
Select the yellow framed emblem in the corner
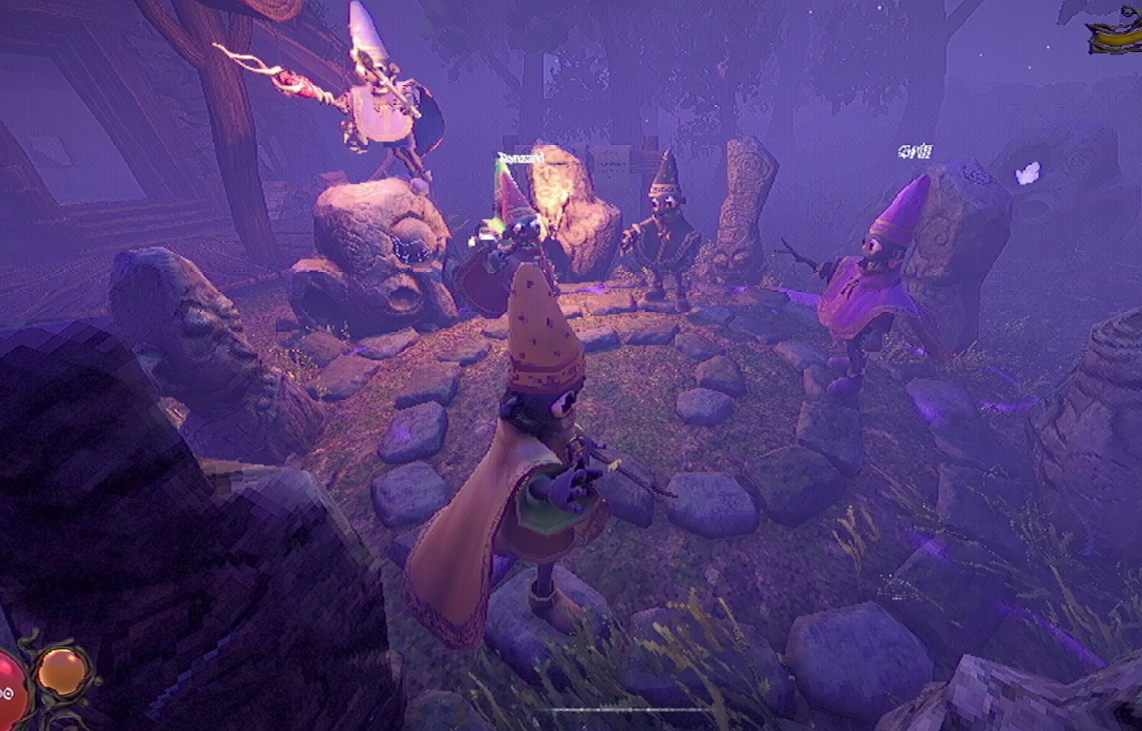point(1114,34)
